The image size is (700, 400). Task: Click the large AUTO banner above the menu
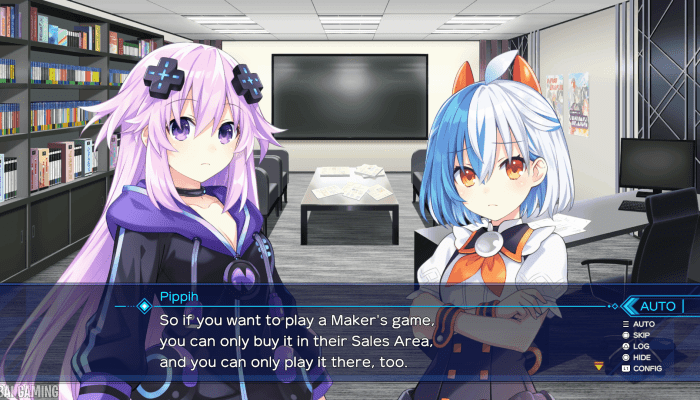(658, 307)
